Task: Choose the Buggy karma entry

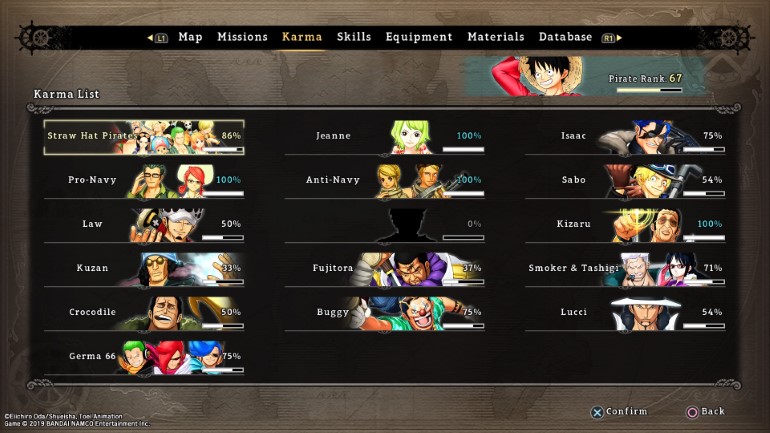Action: 385,312
